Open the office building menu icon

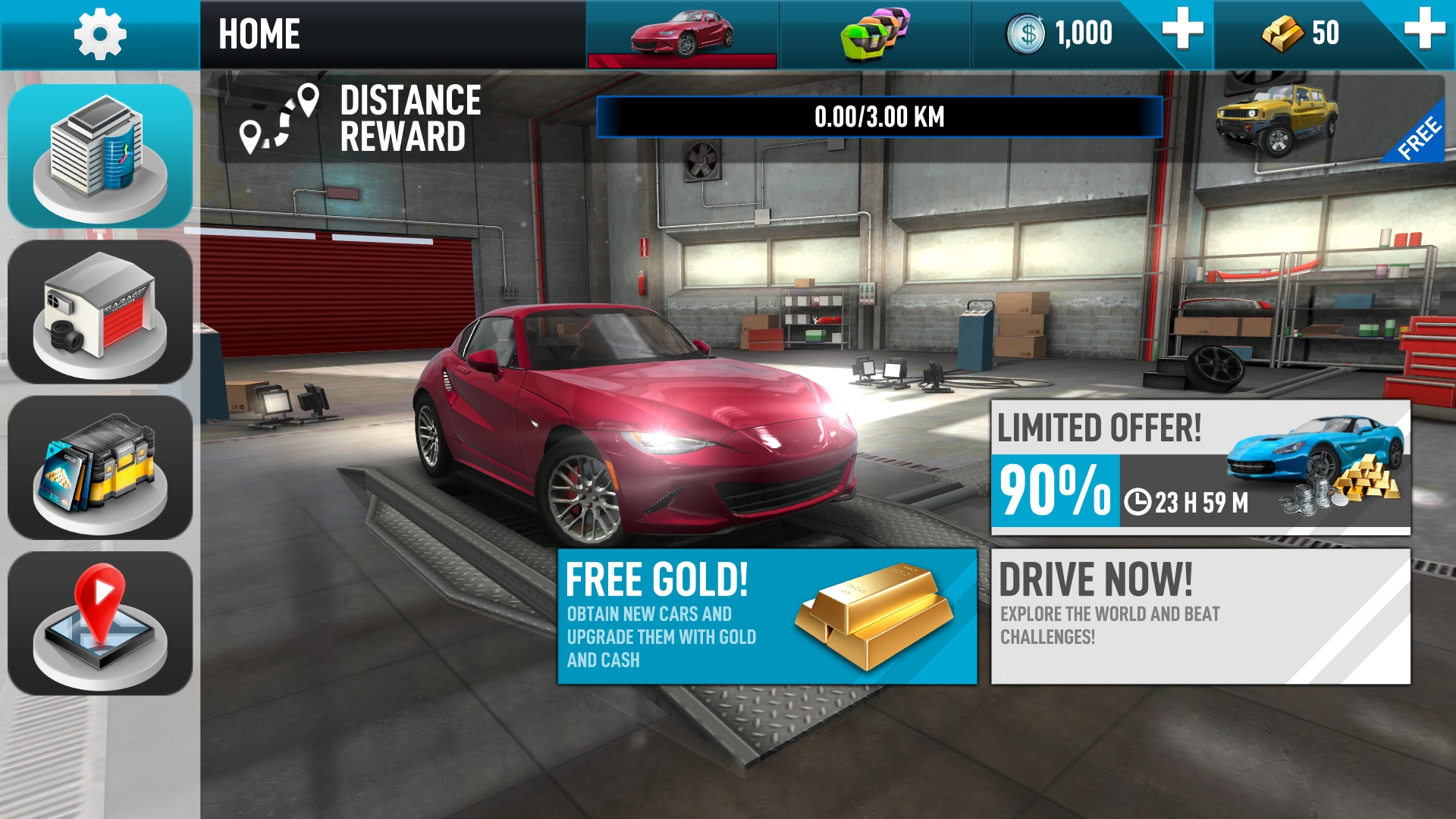coord(99,156)
